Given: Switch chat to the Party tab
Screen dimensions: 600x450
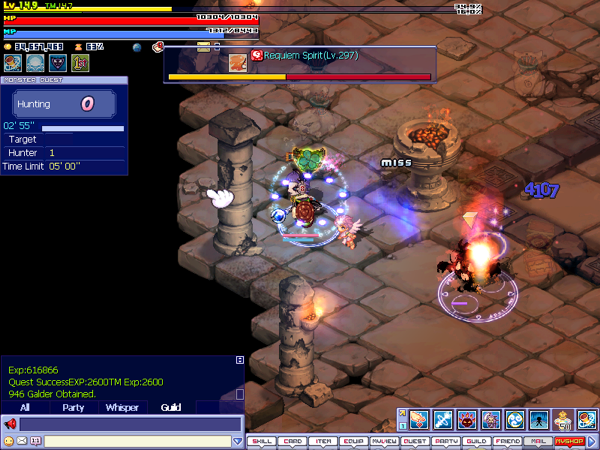Looking at the screenshot, I should pyautogui.click(x=73, y=408).
